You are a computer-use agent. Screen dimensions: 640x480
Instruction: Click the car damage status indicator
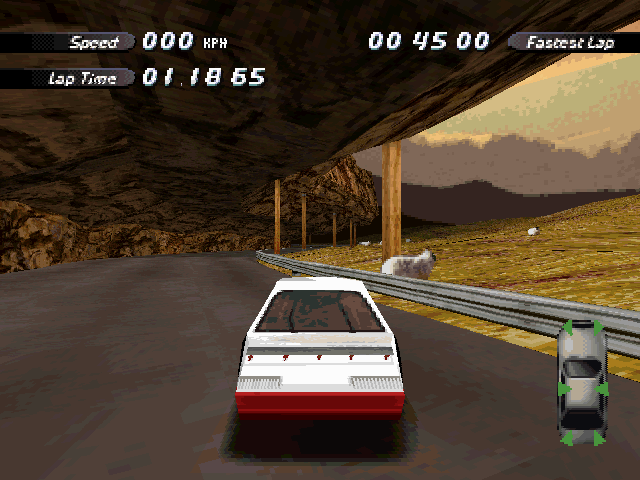click(x=582, y=383)
